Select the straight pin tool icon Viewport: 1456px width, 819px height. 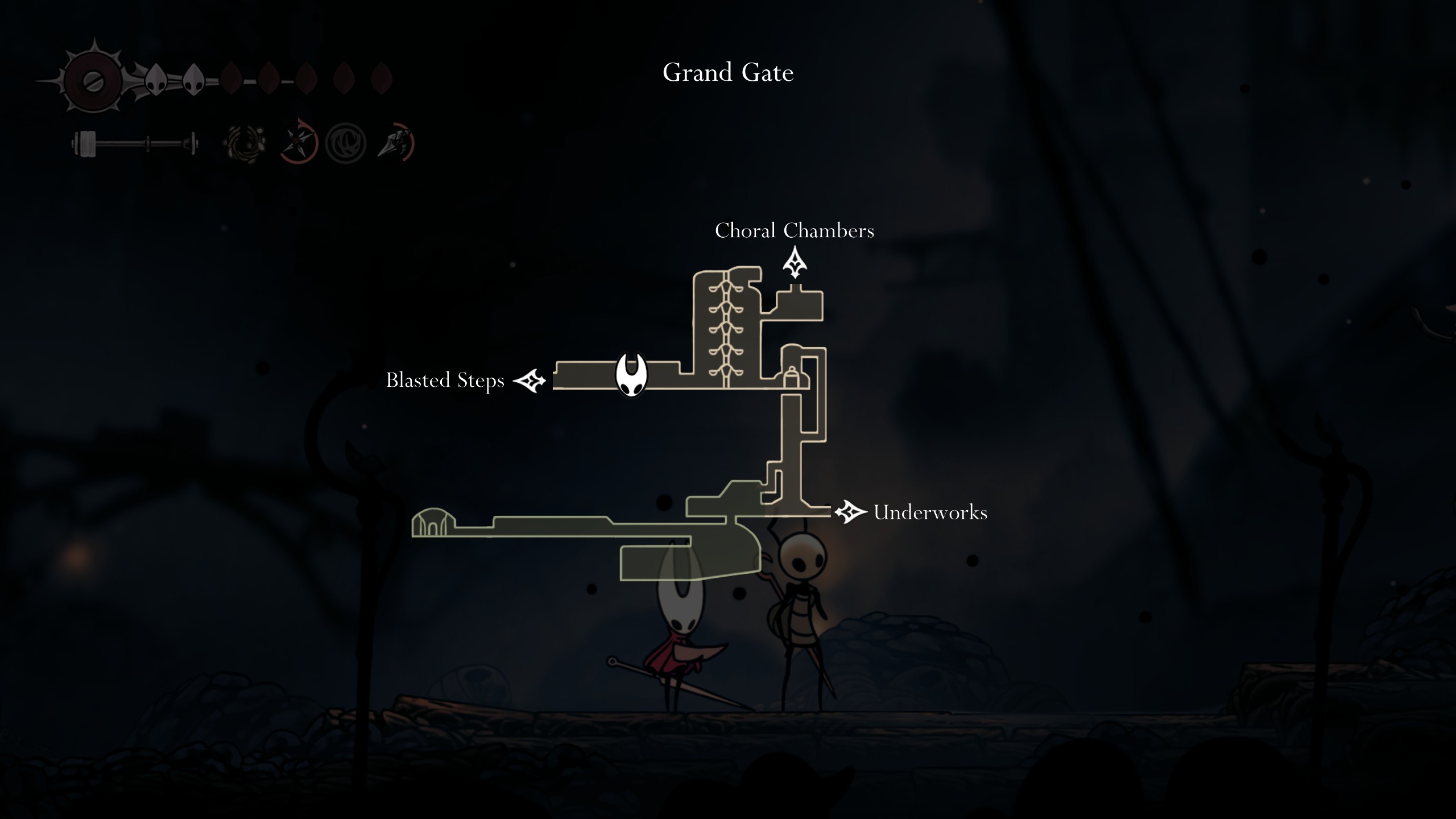(299, 143)
